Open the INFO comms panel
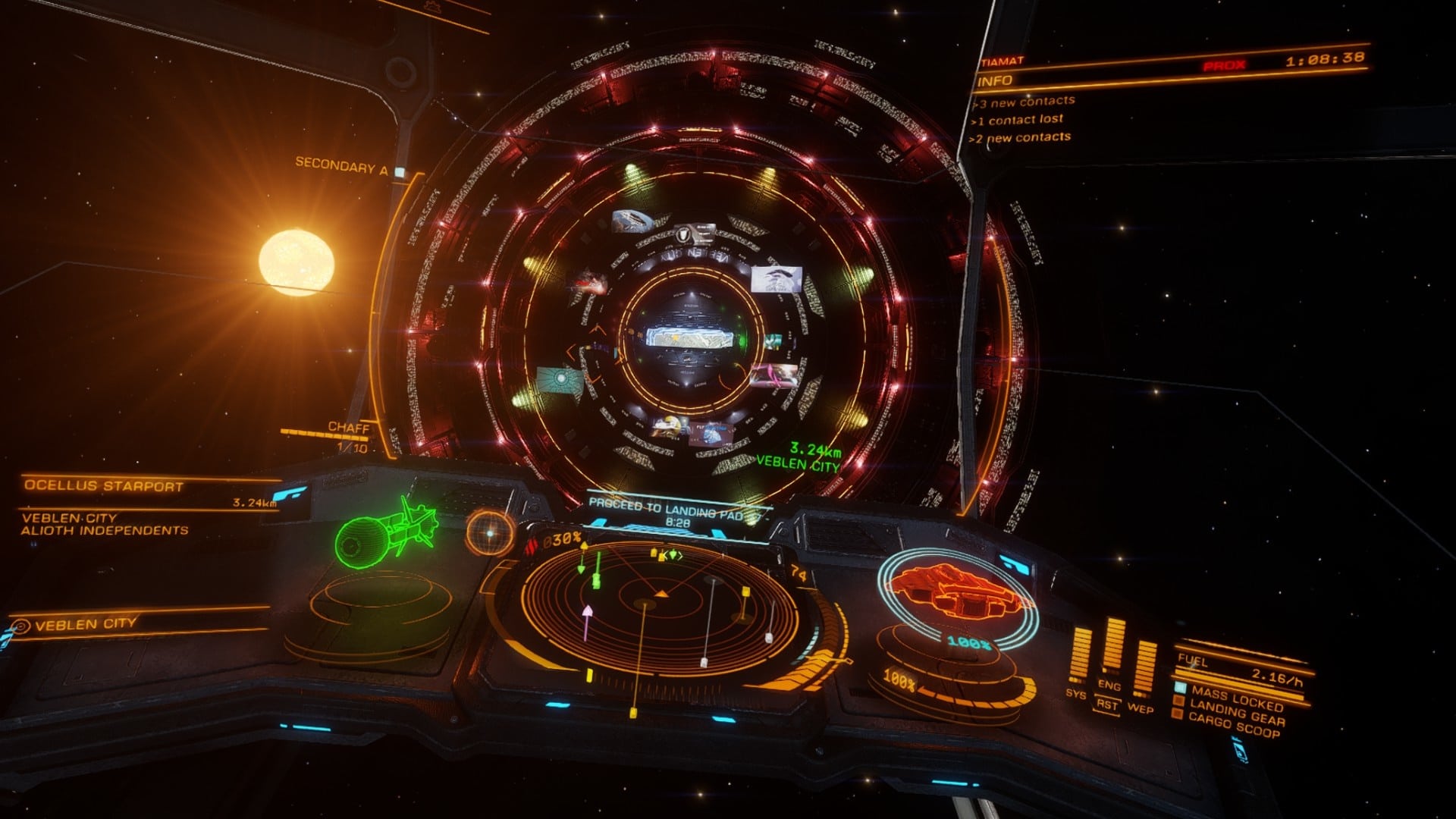The height and width of the screenshot is (819, 1456). [996, 81]
